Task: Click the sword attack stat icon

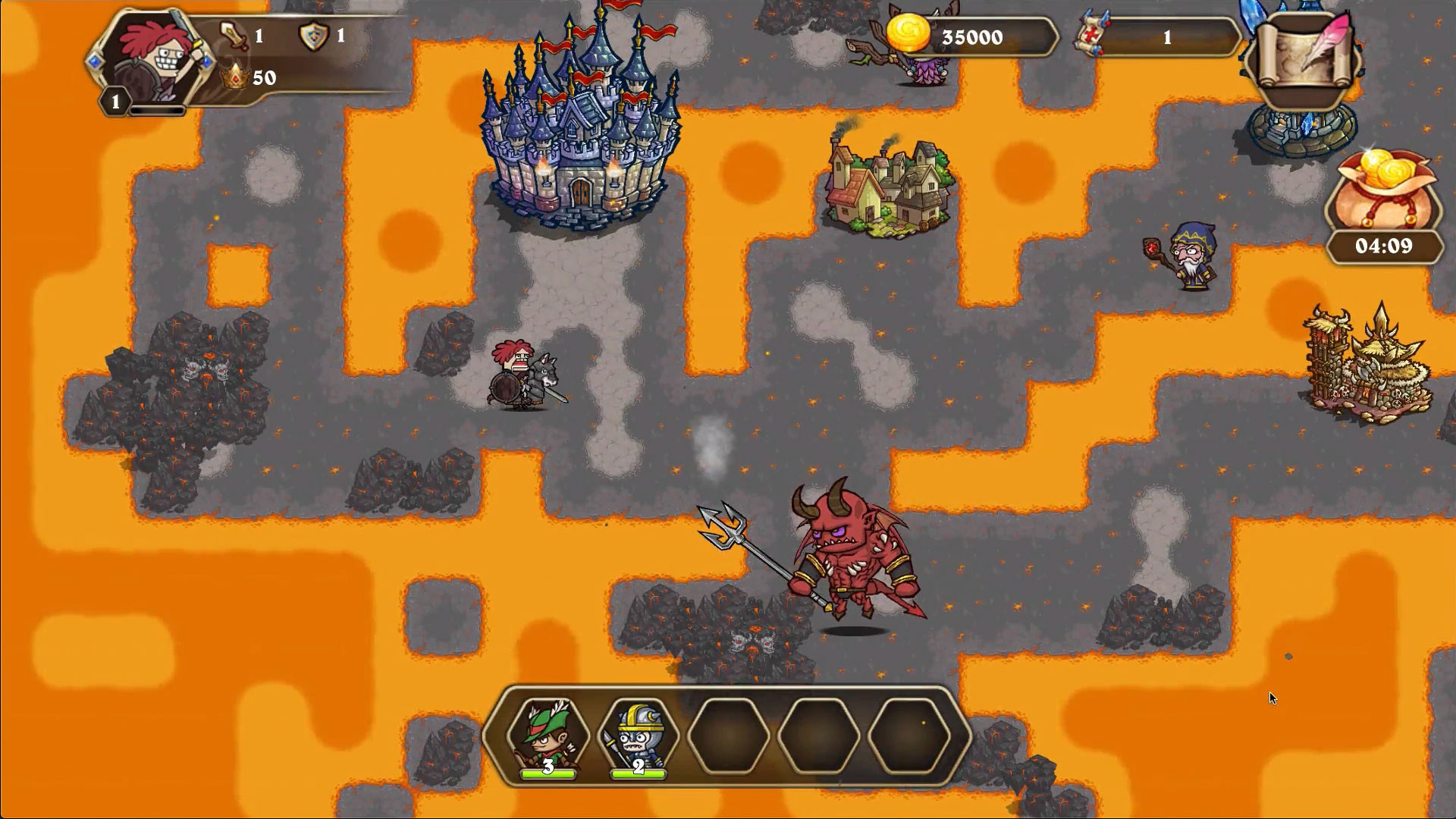Action: (234, 34)
